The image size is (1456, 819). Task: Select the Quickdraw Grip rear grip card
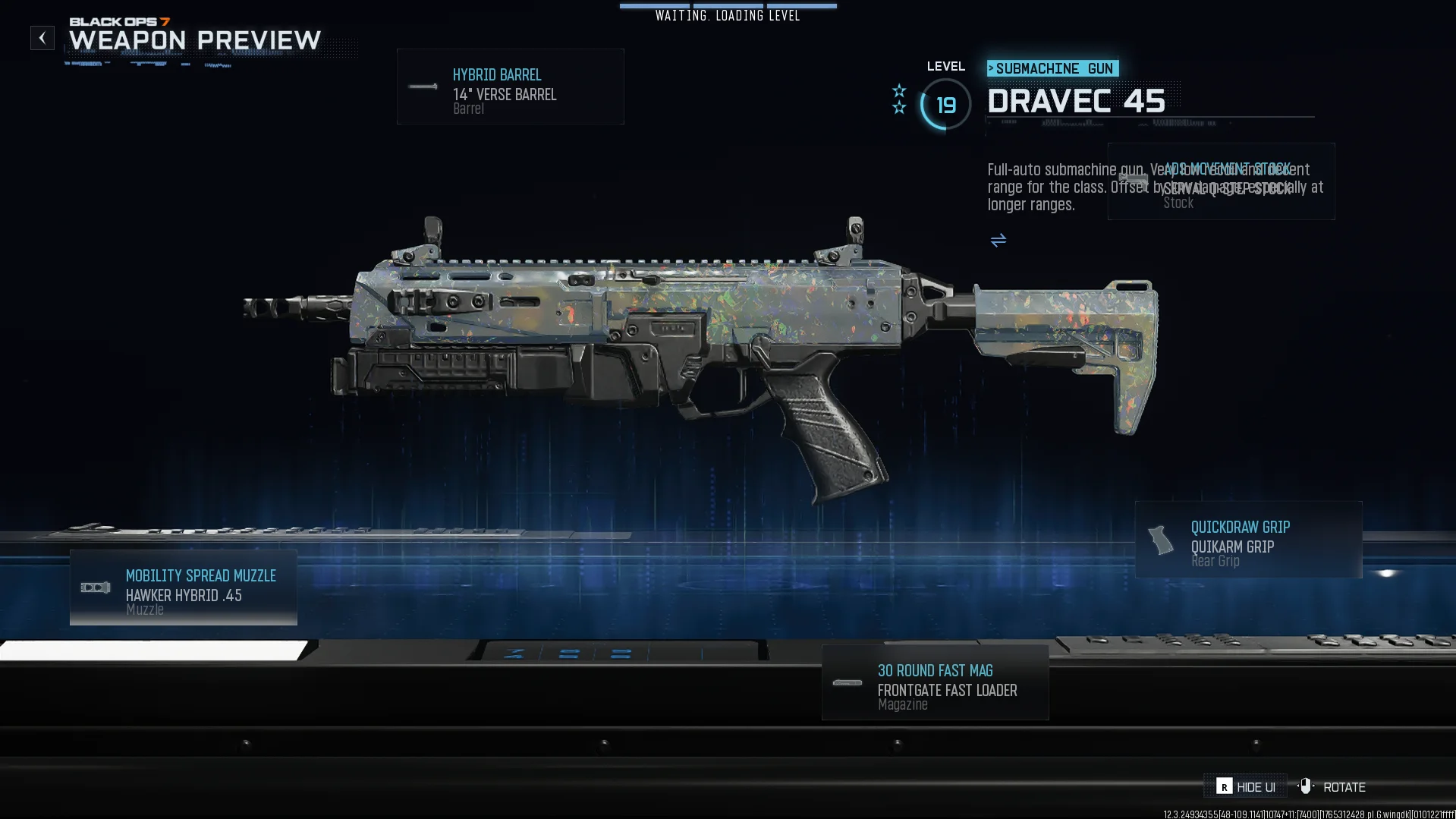[1248, 540]
